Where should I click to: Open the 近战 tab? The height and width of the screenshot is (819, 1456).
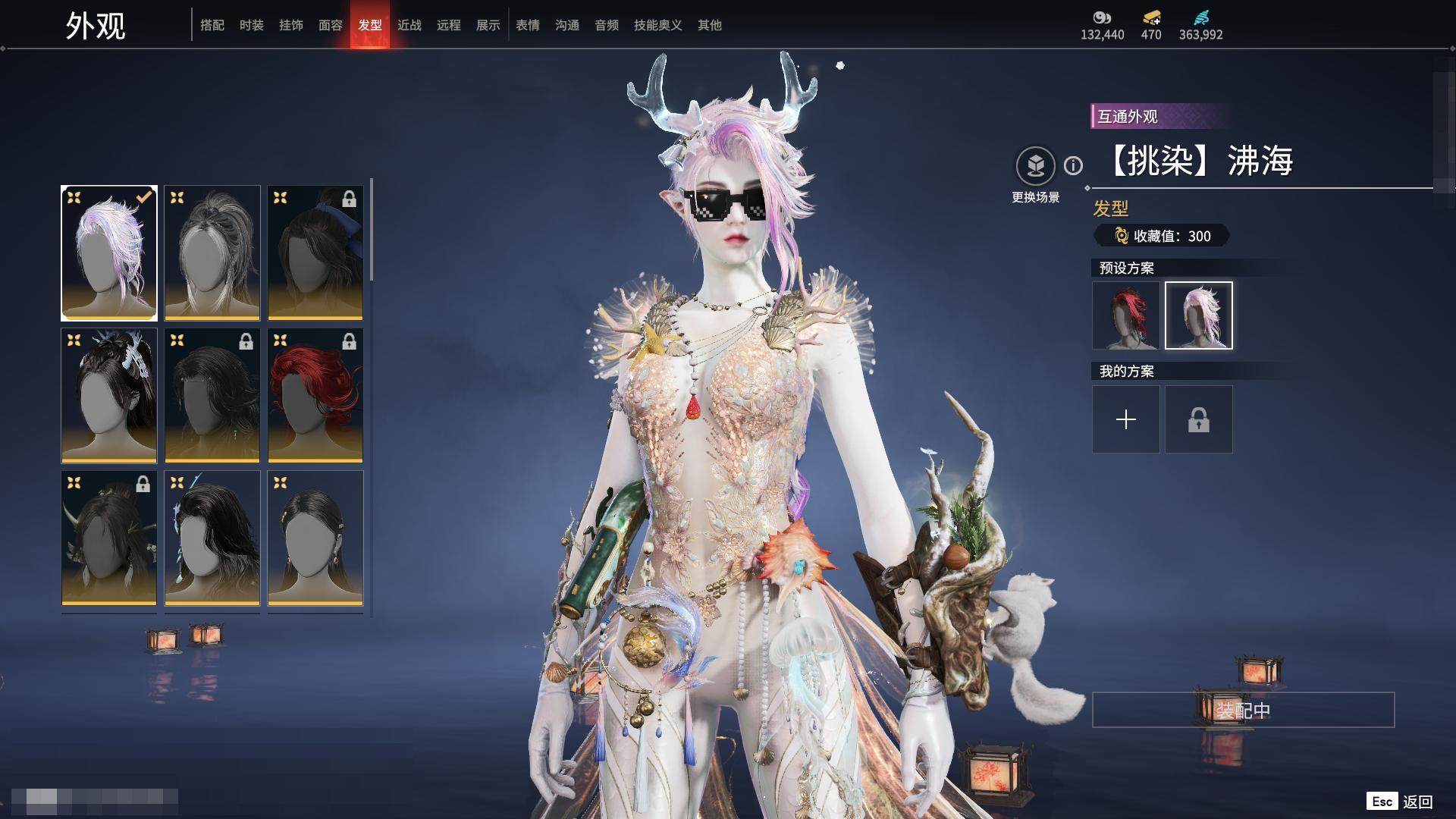(409, 25)
